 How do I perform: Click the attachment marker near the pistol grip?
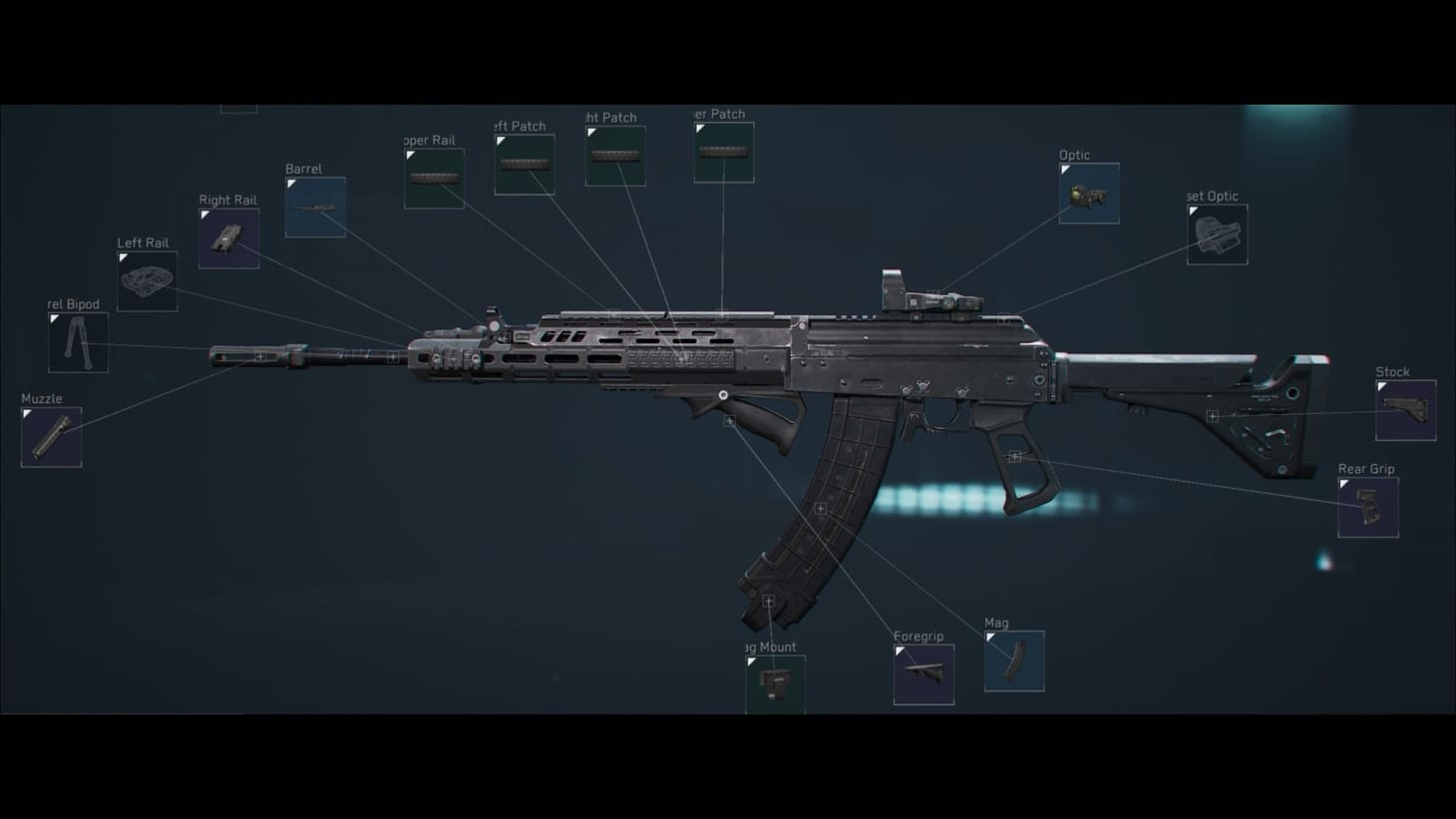(x=1016, y=456)
